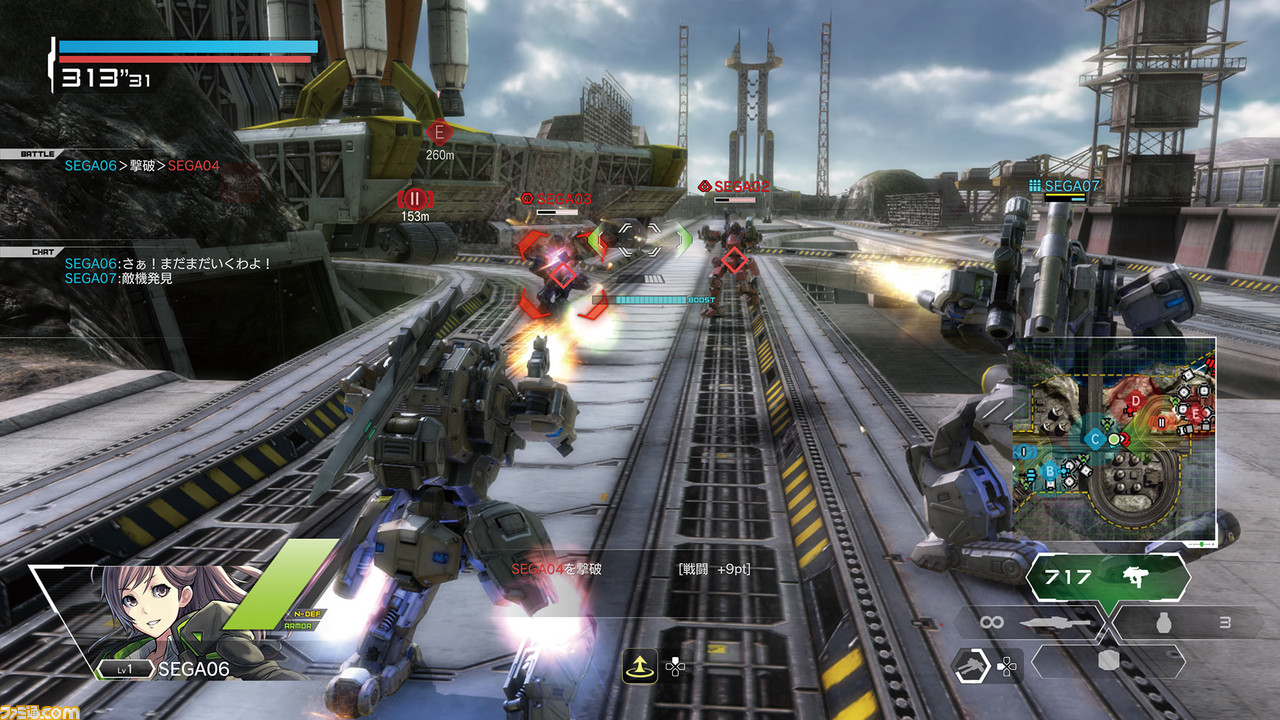Viewport: 1280px width, 720px height.
Task: Click the chat log panel
Action: (x=168, y=271)
